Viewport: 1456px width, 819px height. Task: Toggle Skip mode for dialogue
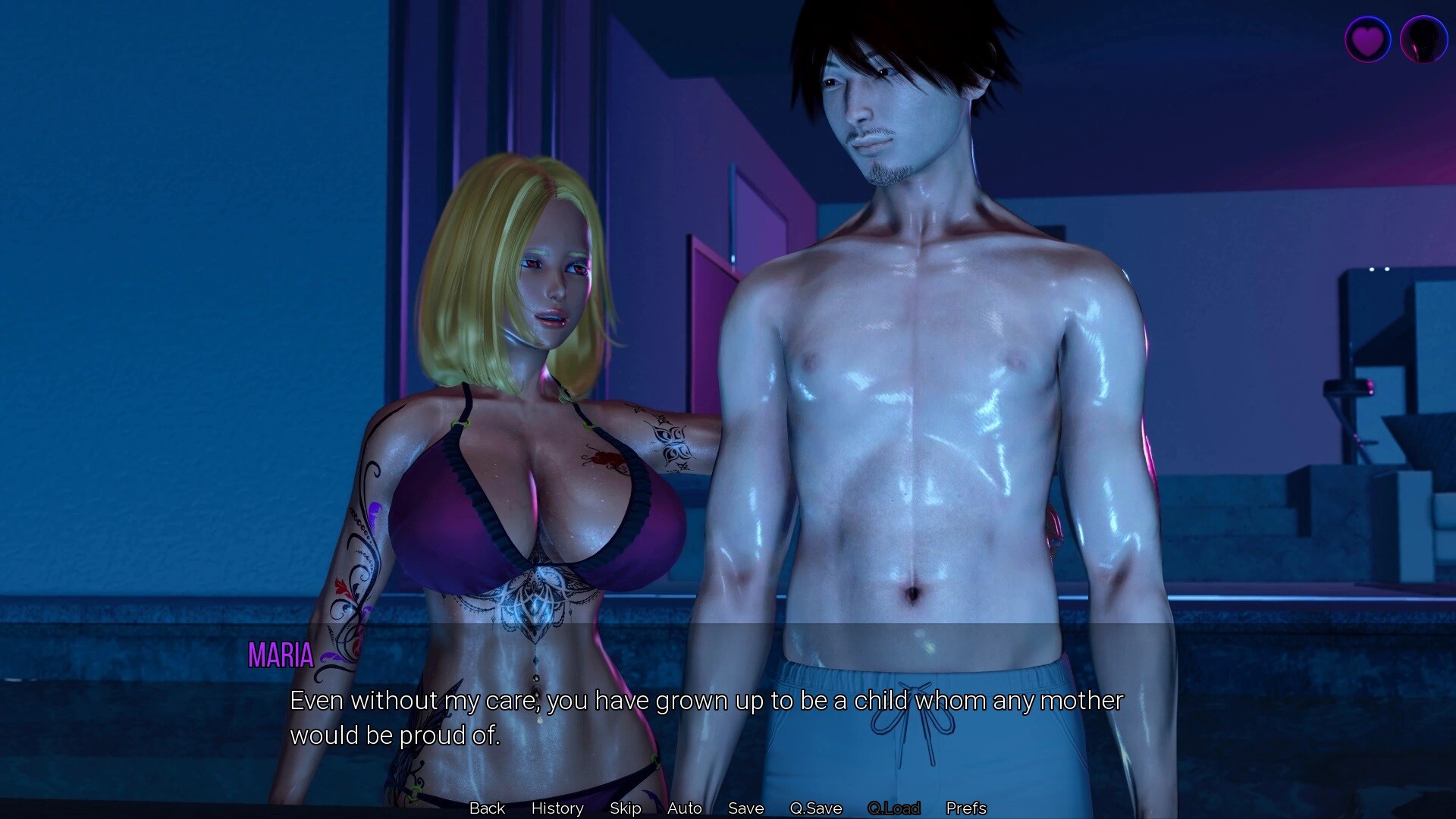626,808
